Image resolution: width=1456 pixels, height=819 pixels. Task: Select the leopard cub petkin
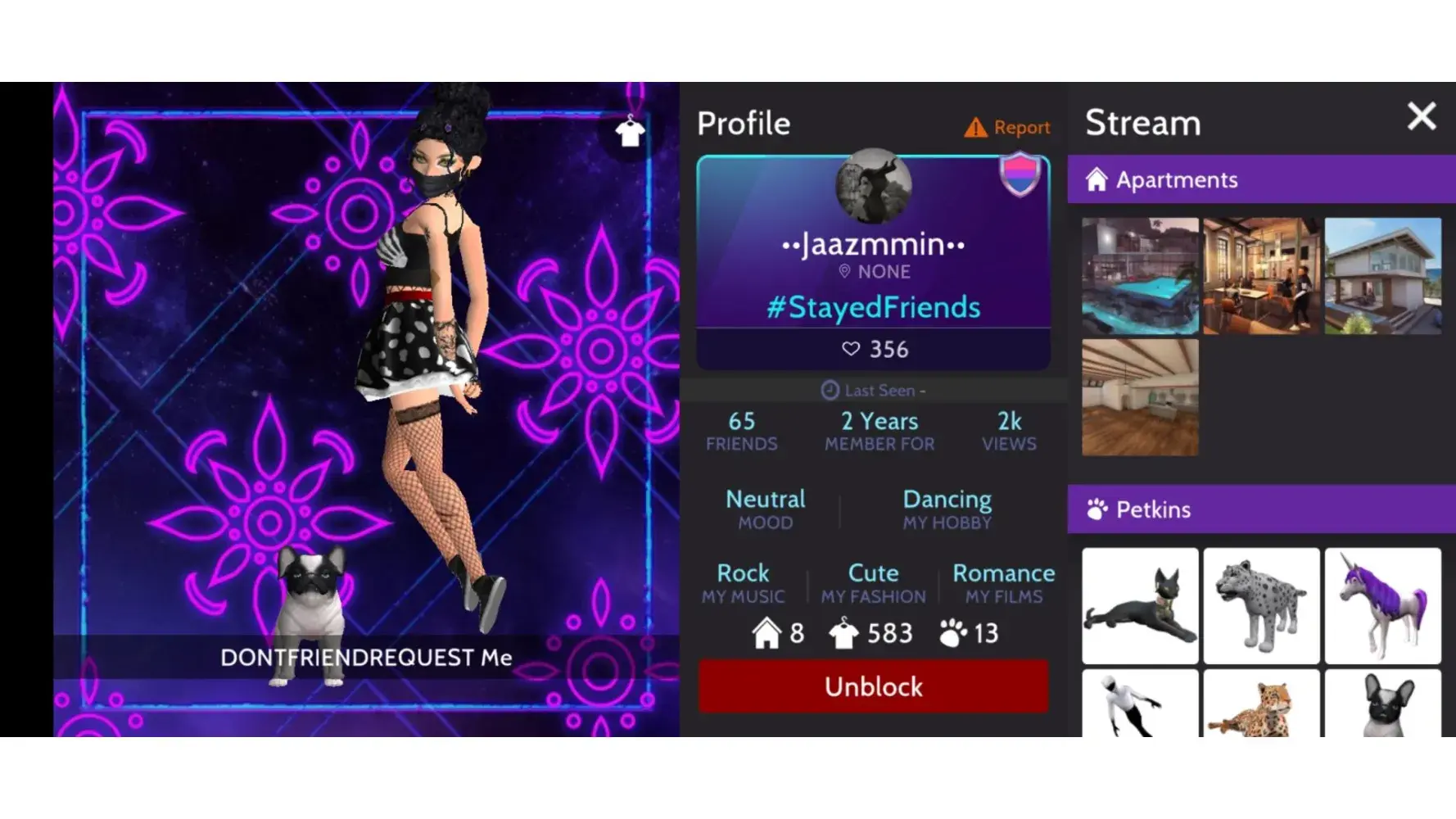1261,704
